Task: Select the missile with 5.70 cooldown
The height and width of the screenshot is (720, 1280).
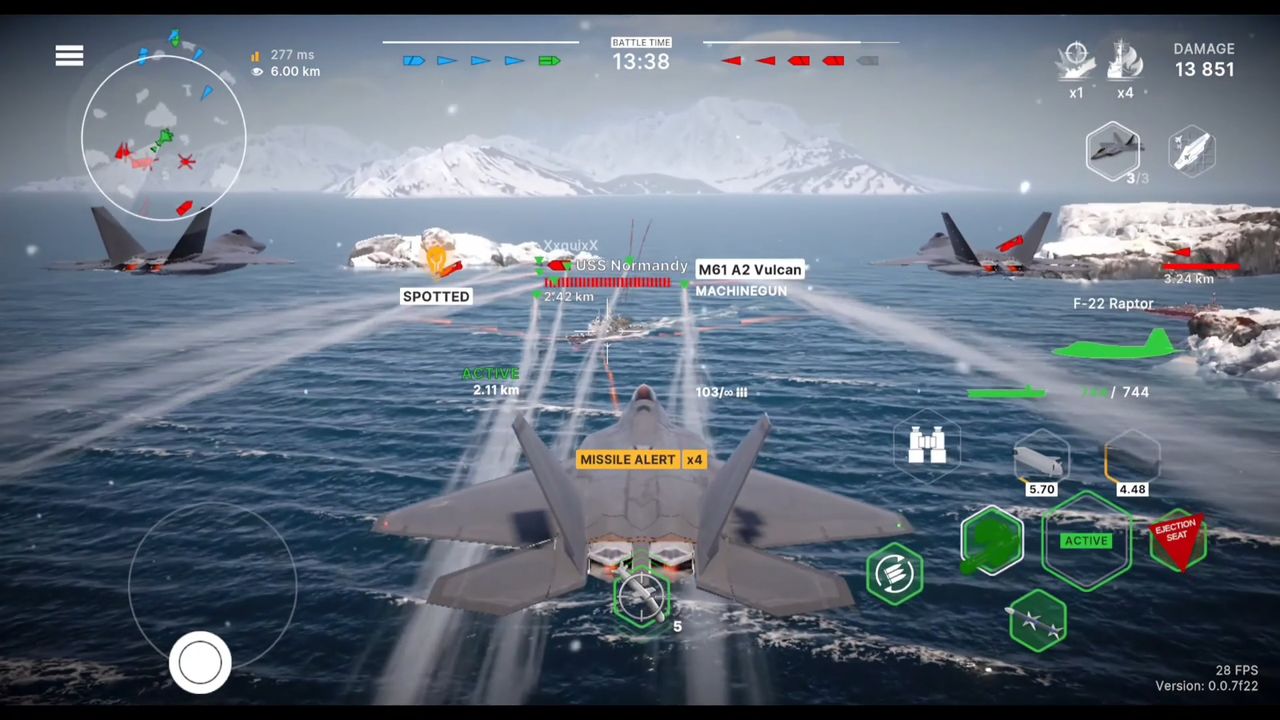Action: (x=1041, y=460)
